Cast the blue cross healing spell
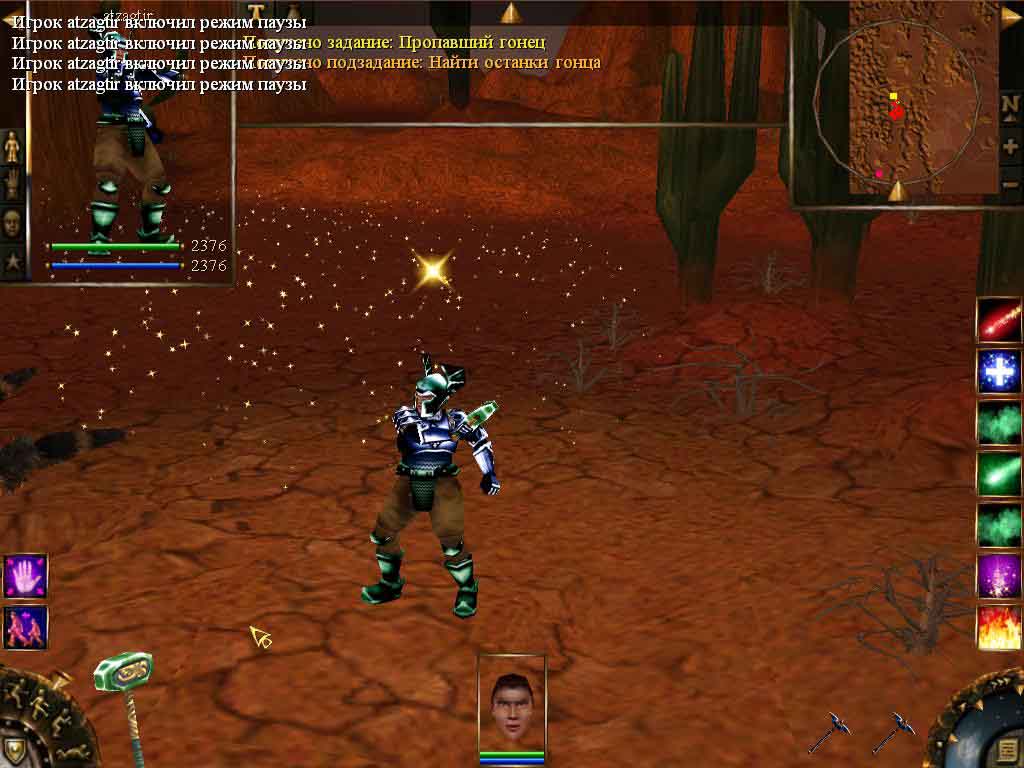The height and width of the screenshot is (768, 1024). click(999, 370)
